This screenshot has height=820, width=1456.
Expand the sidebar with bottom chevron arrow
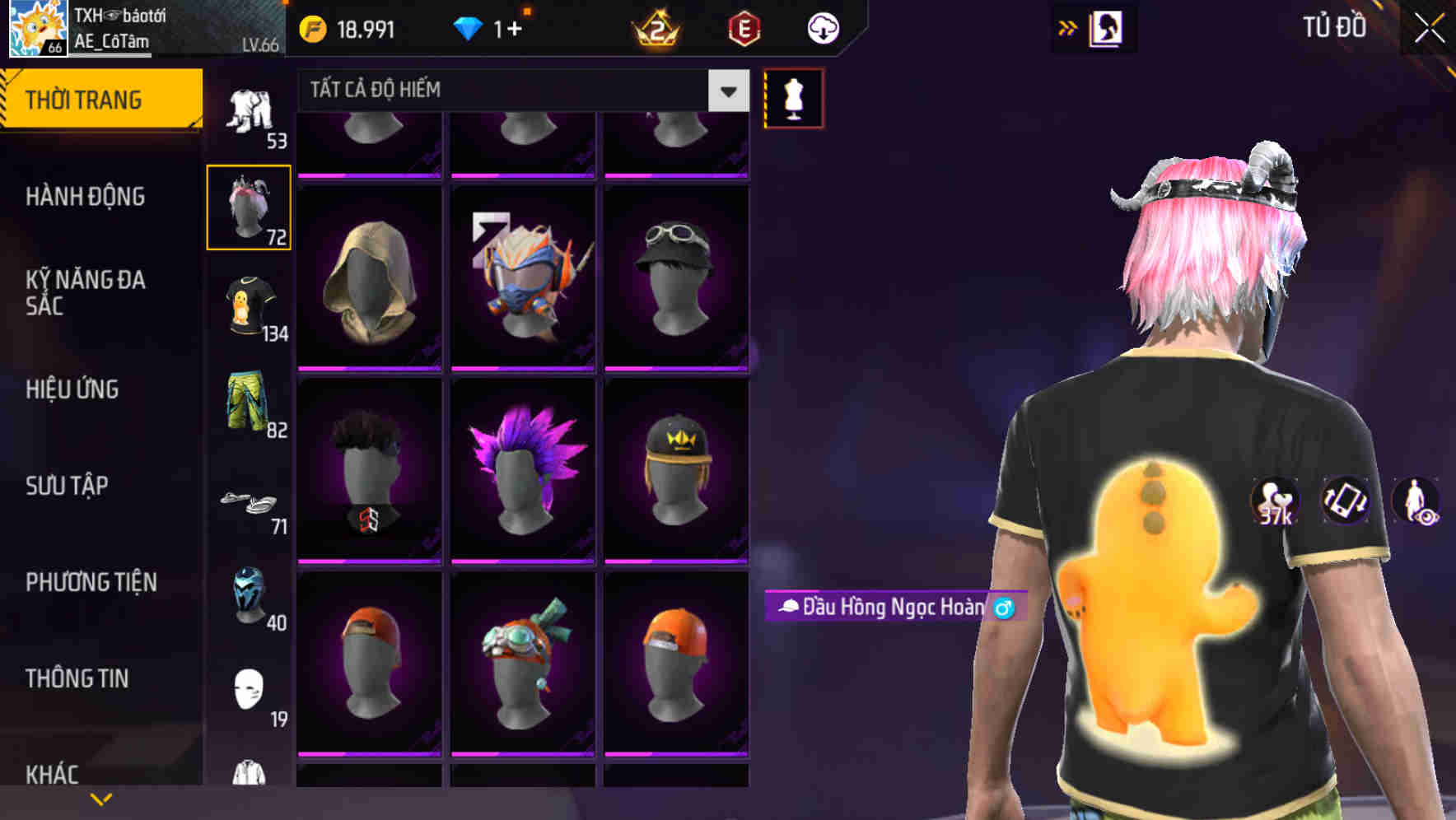[101, 800]
